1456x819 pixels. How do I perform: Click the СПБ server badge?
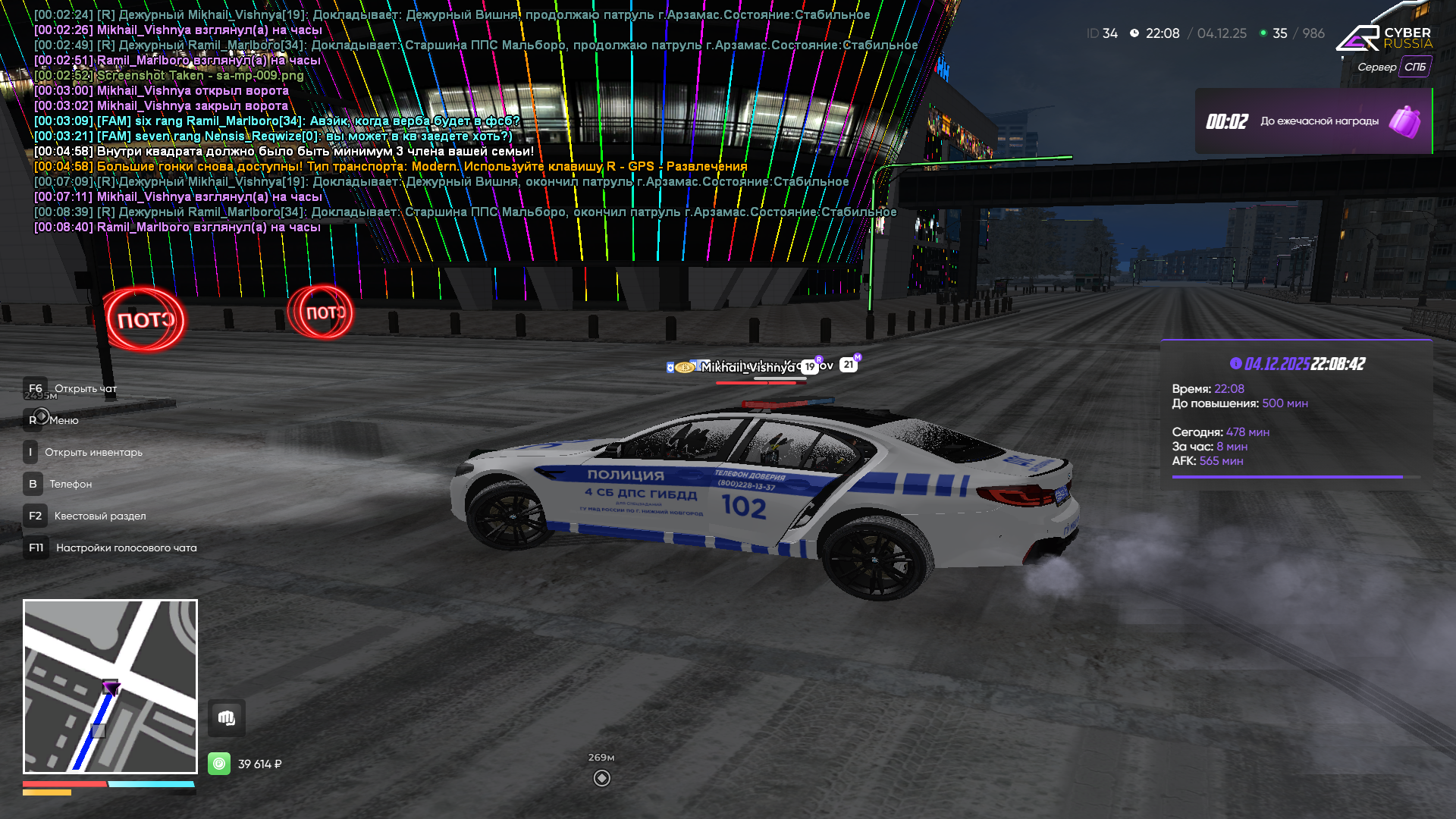[1415, 67]
